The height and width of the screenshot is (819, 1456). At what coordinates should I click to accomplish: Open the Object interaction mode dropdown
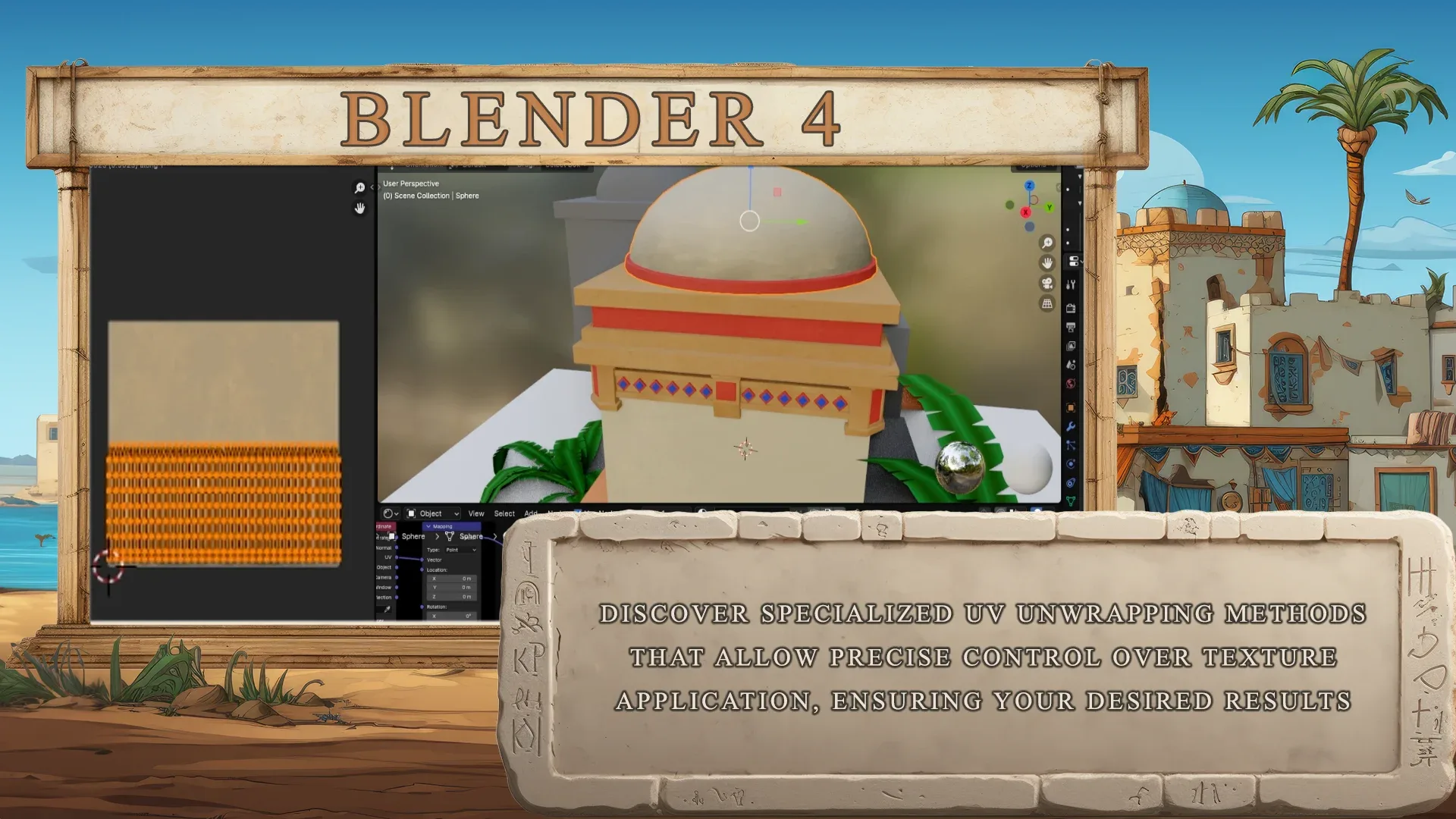[x=432, y=513]
